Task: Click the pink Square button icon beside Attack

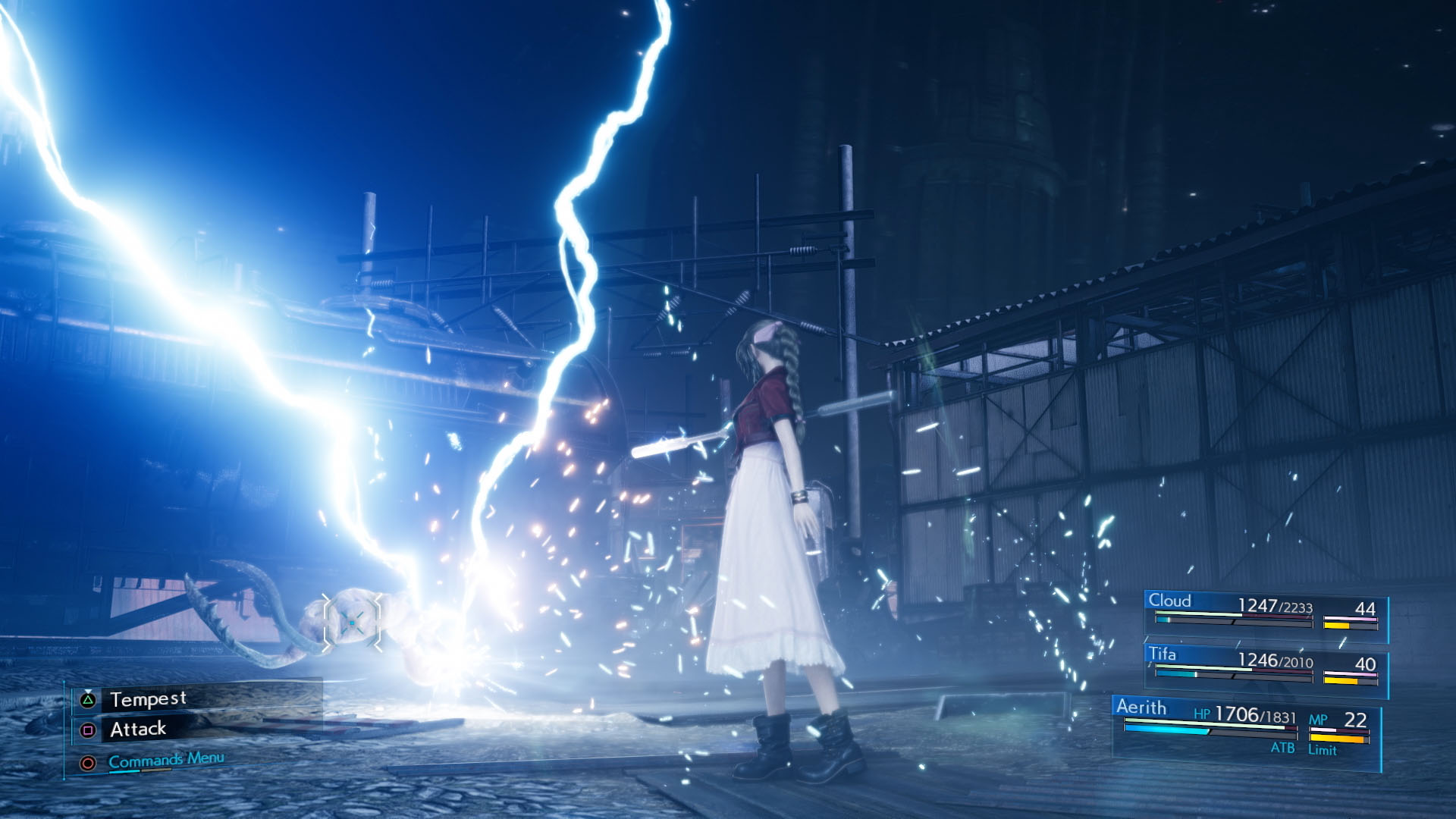Action: coord(89,729)
